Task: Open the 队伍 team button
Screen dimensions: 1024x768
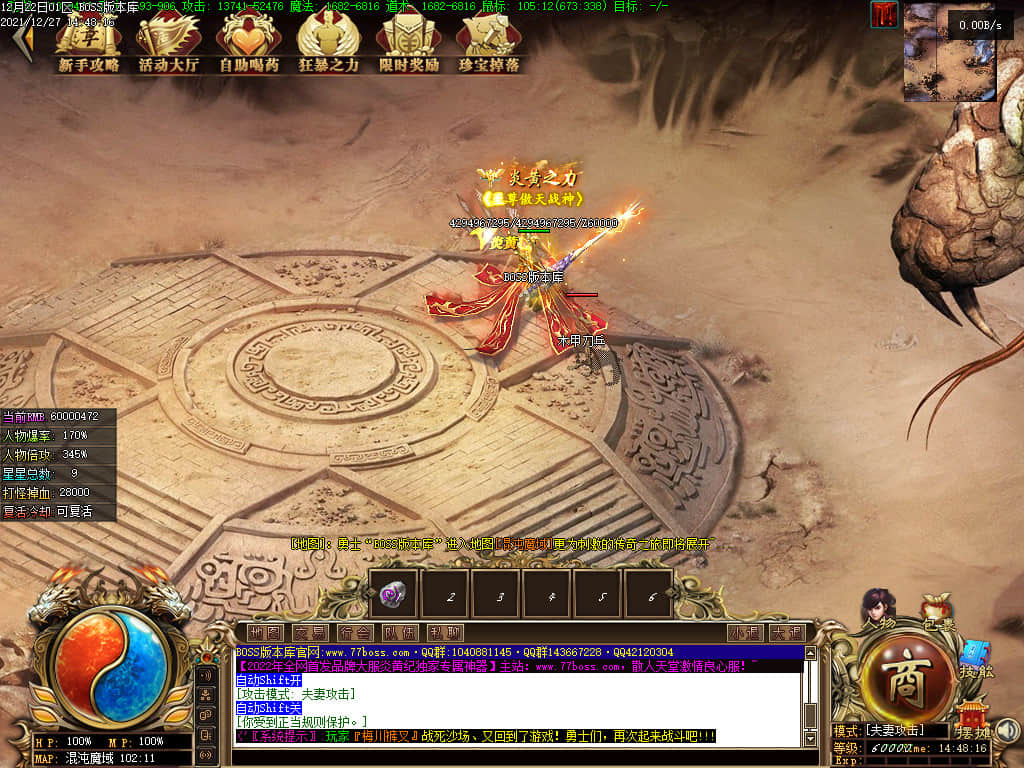Action: coord(399,632)
